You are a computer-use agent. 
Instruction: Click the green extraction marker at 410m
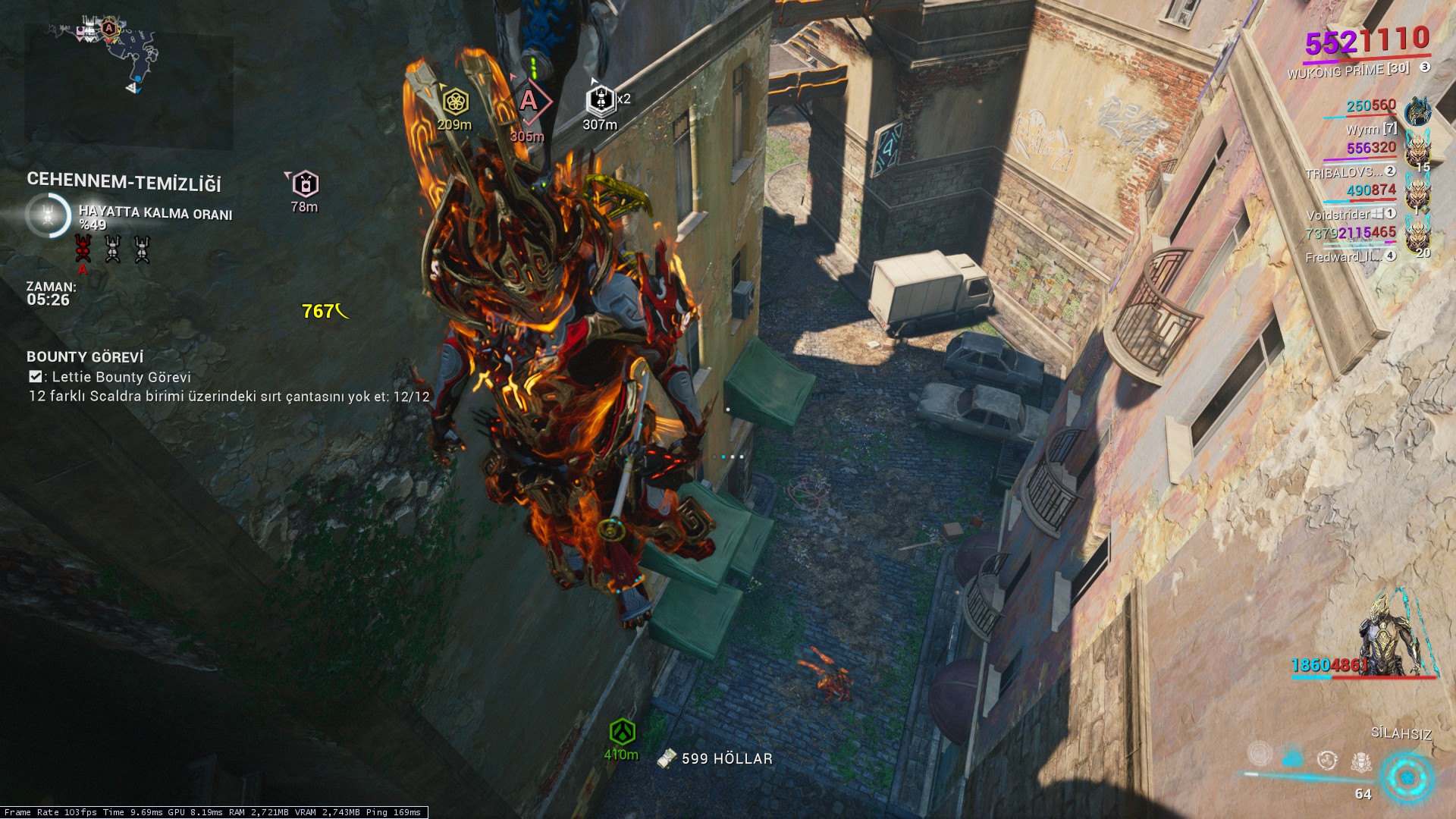tap(622, 732)
